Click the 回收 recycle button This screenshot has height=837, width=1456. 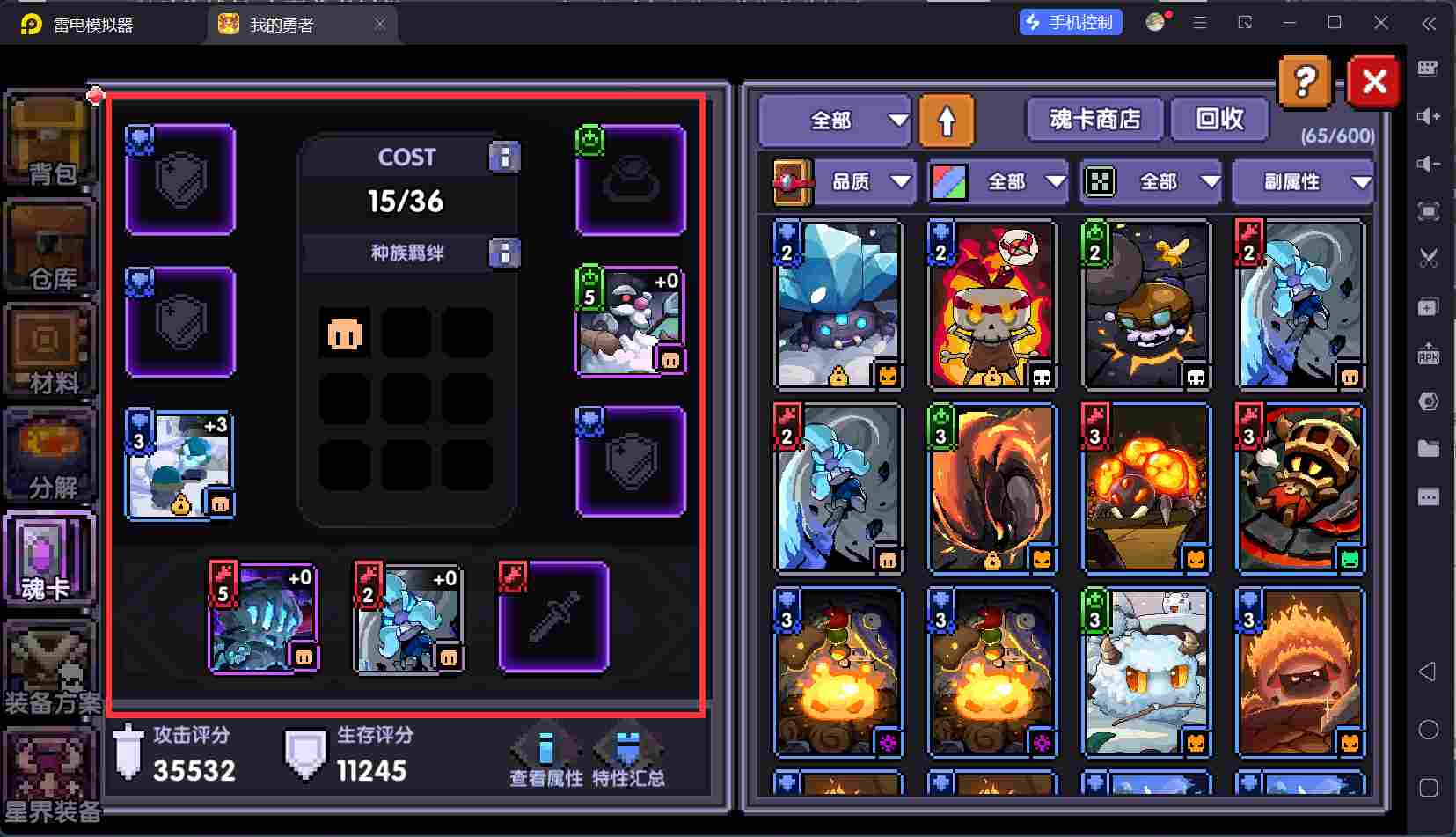pos(1219,119)
